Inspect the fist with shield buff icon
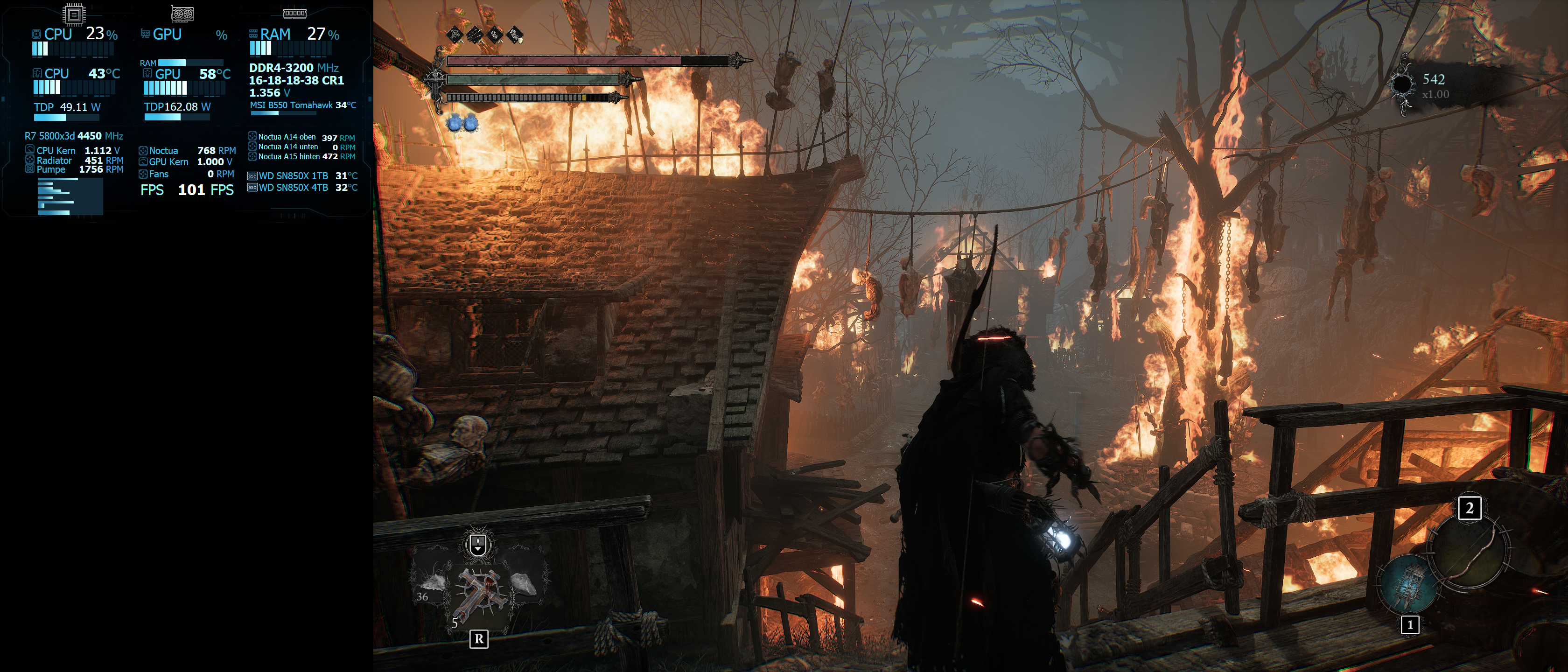This screenshot has height=672, width=1568. coord(515,34)
